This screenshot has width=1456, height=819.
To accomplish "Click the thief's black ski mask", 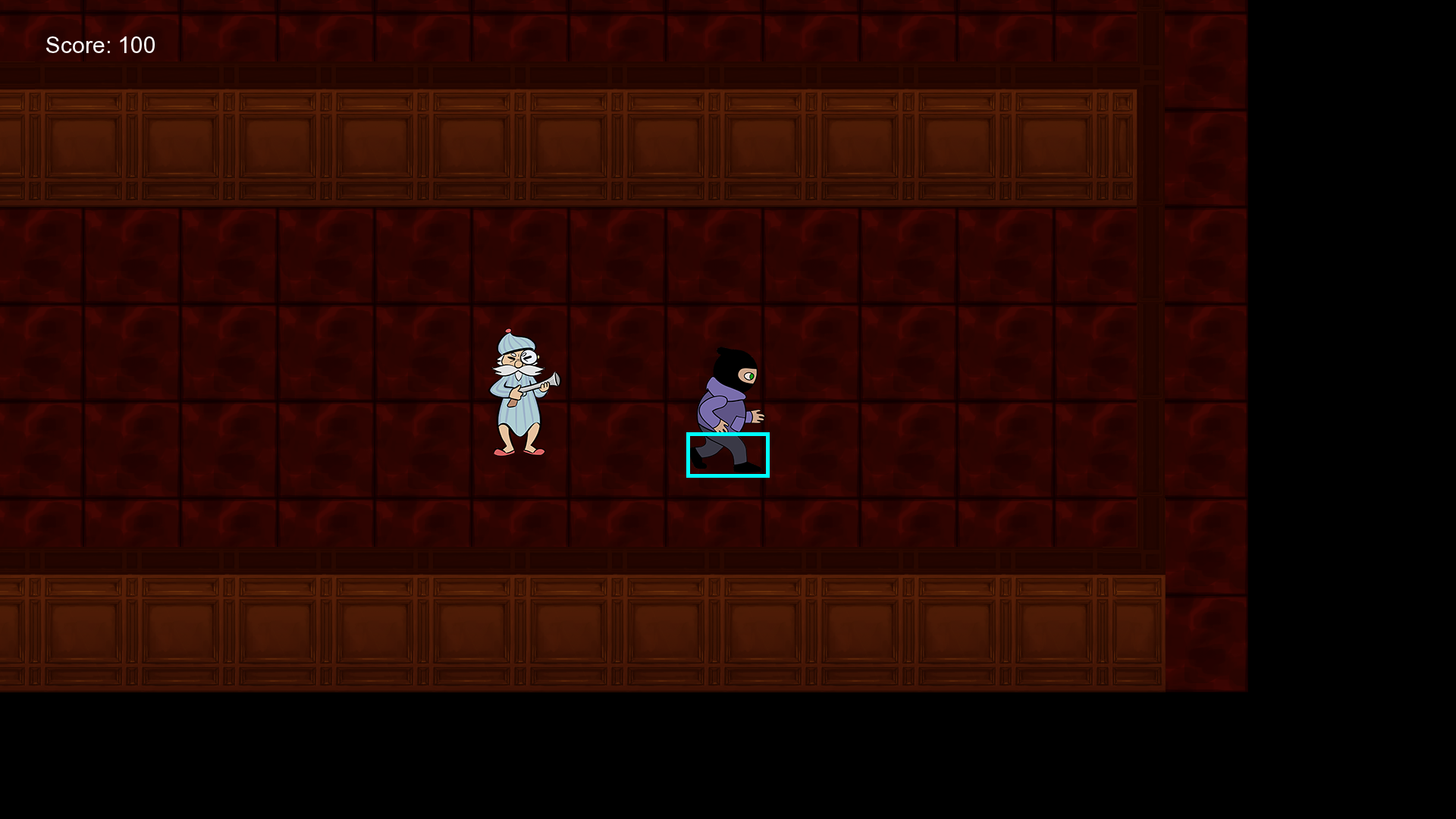I will [731, 368].
